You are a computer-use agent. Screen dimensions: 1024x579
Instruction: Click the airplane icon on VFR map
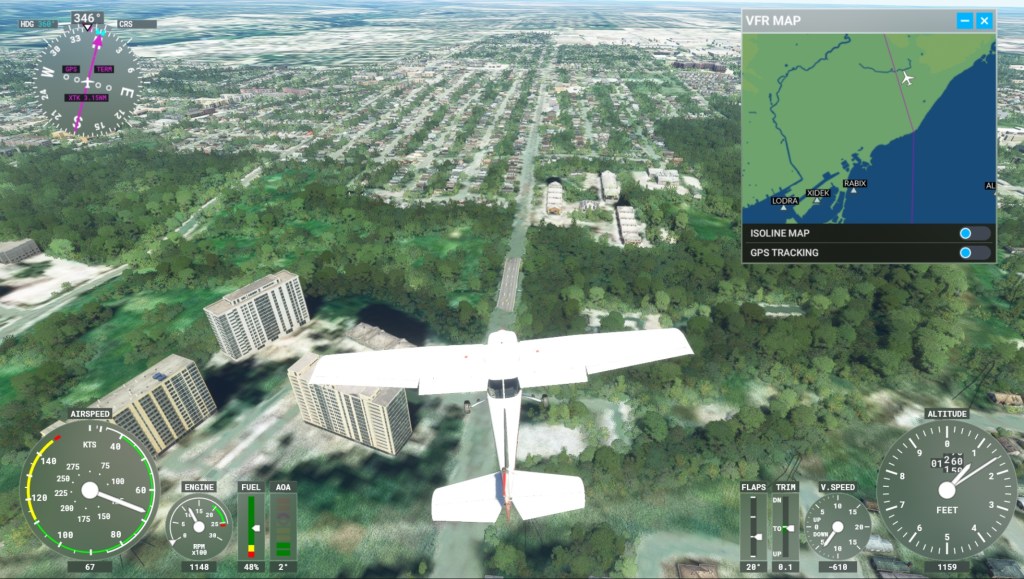[x=907, y=78]
